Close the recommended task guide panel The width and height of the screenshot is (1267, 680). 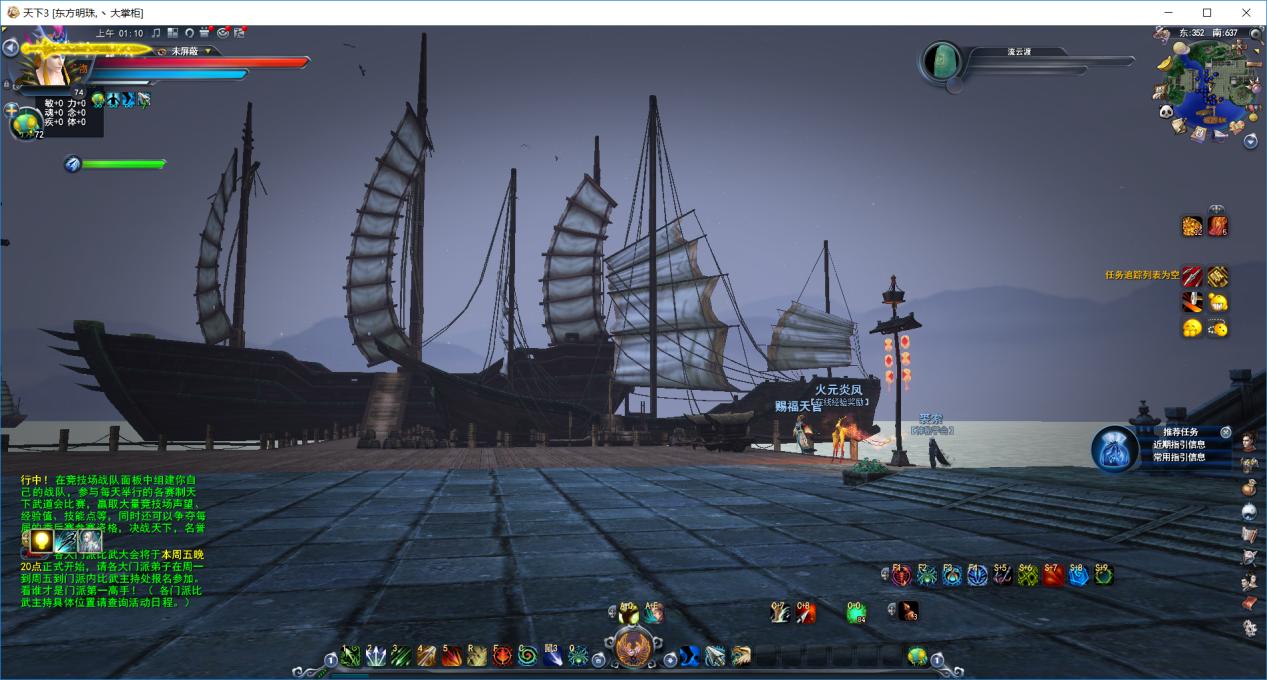tap(1226, 432)
